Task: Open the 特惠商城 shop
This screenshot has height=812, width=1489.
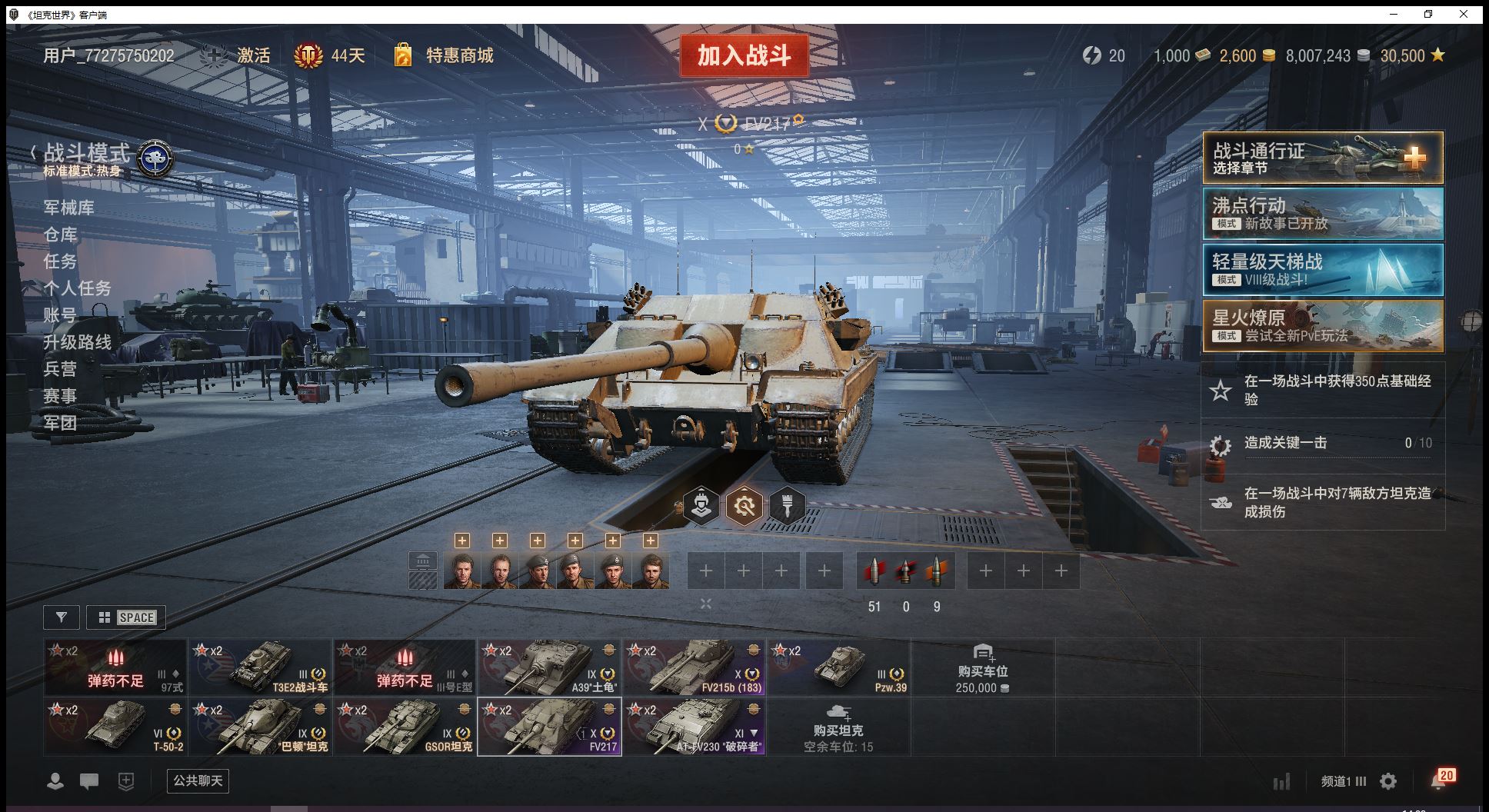Action: (x=458, y=55)
